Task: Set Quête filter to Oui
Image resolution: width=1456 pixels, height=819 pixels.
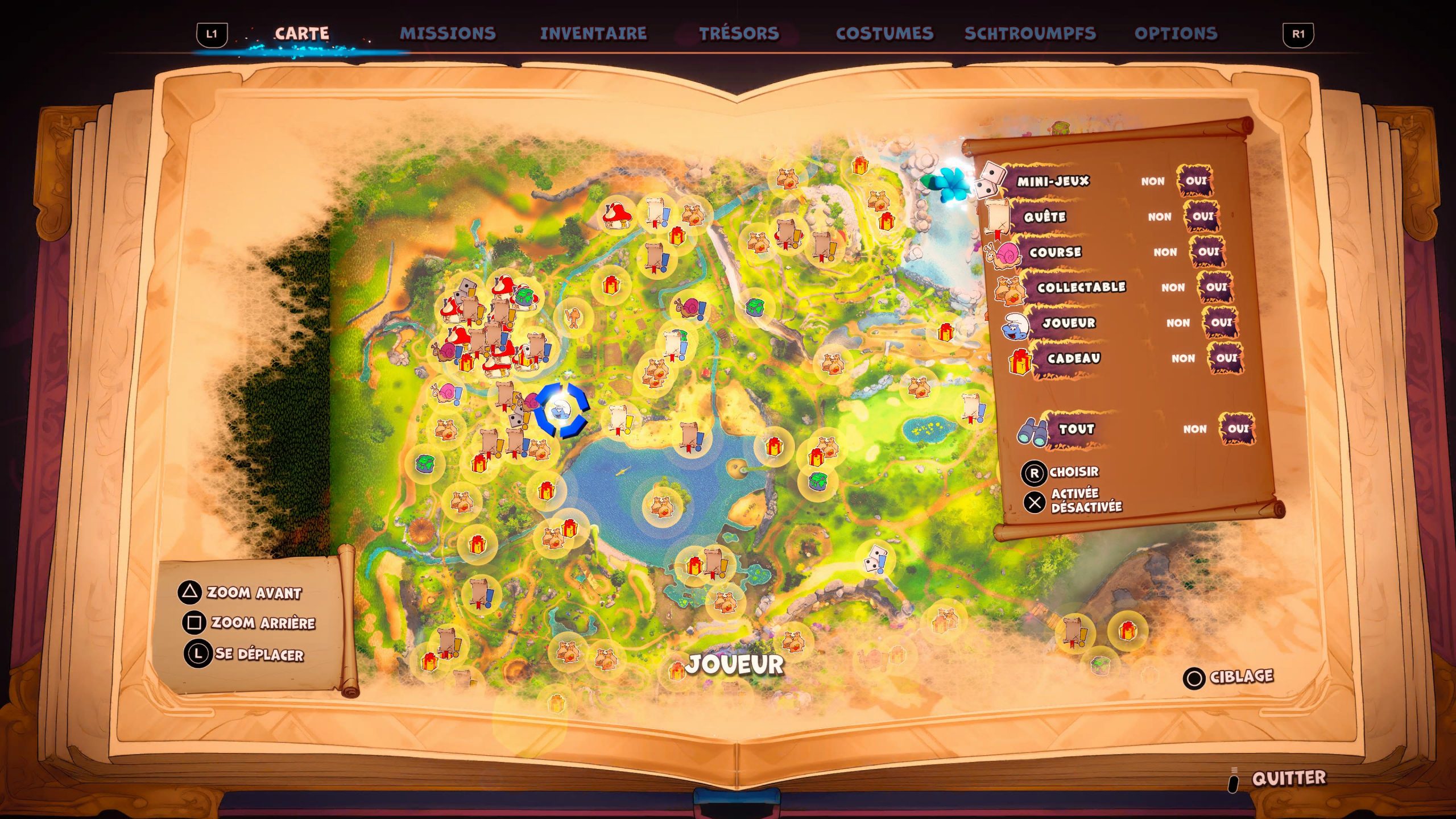Action: click(1202, 217)
